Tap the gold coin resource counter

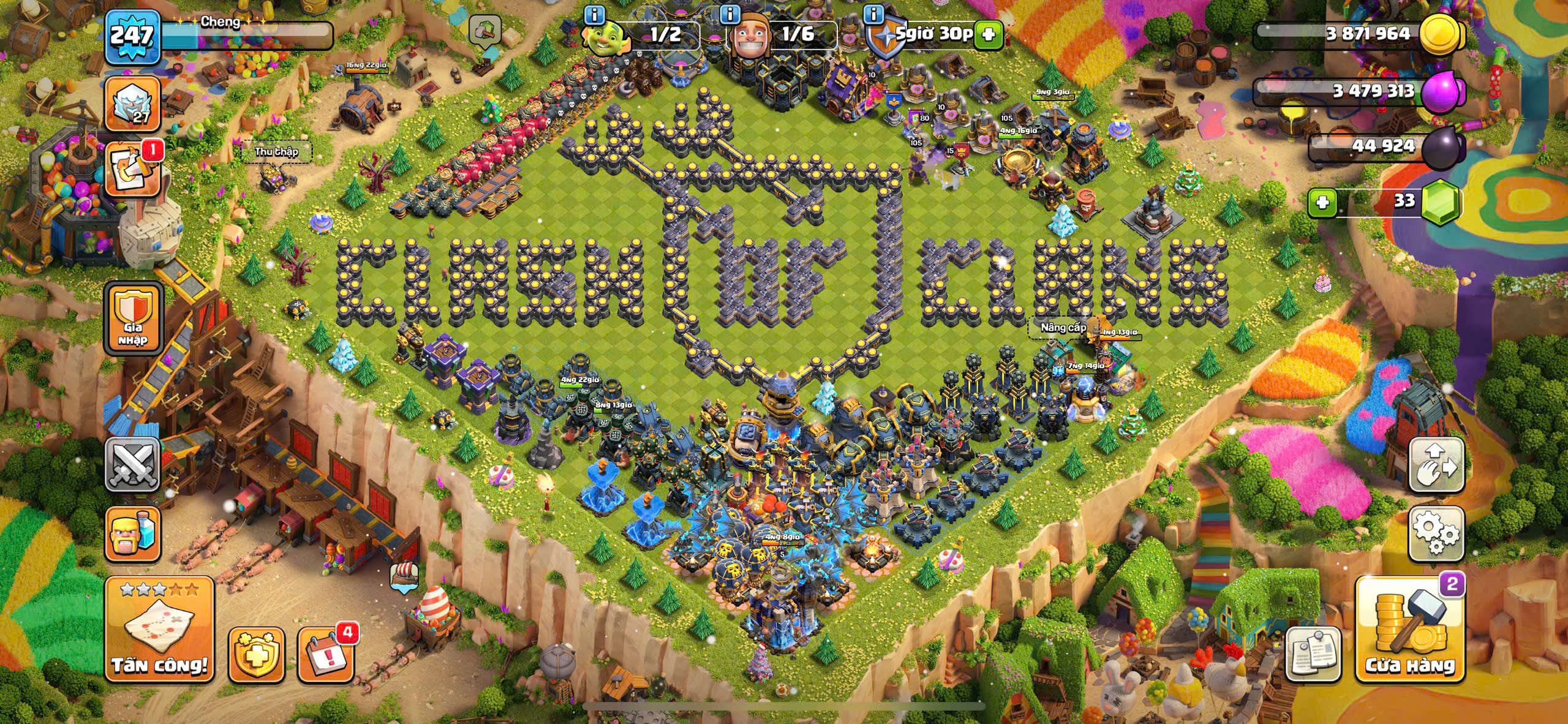coord(1366,34)
